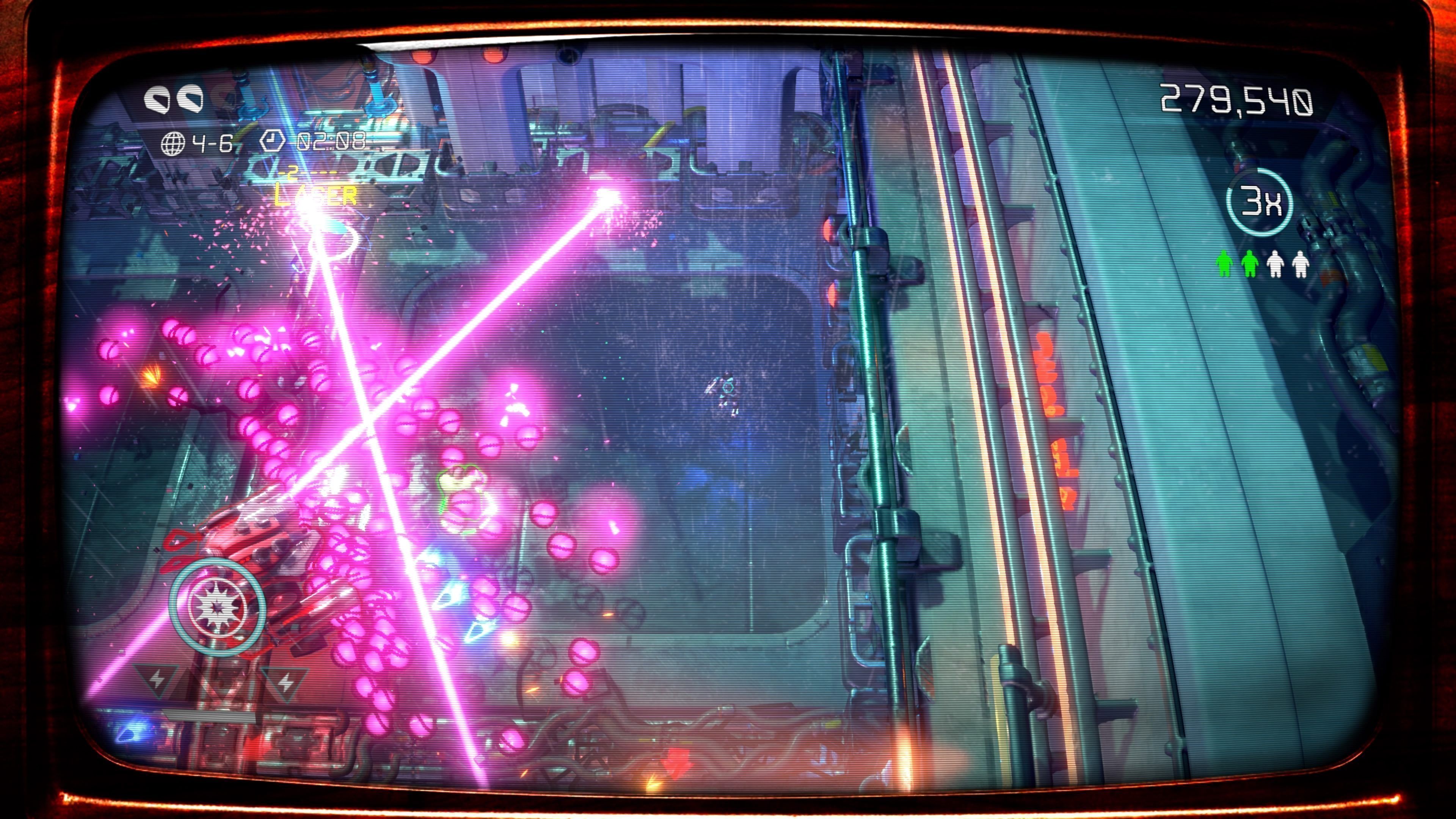The width and height of the screenshot is (1456, 819).
Task: Select the spiked burst secondary weapon icon
Action: (x=217, y=607)
